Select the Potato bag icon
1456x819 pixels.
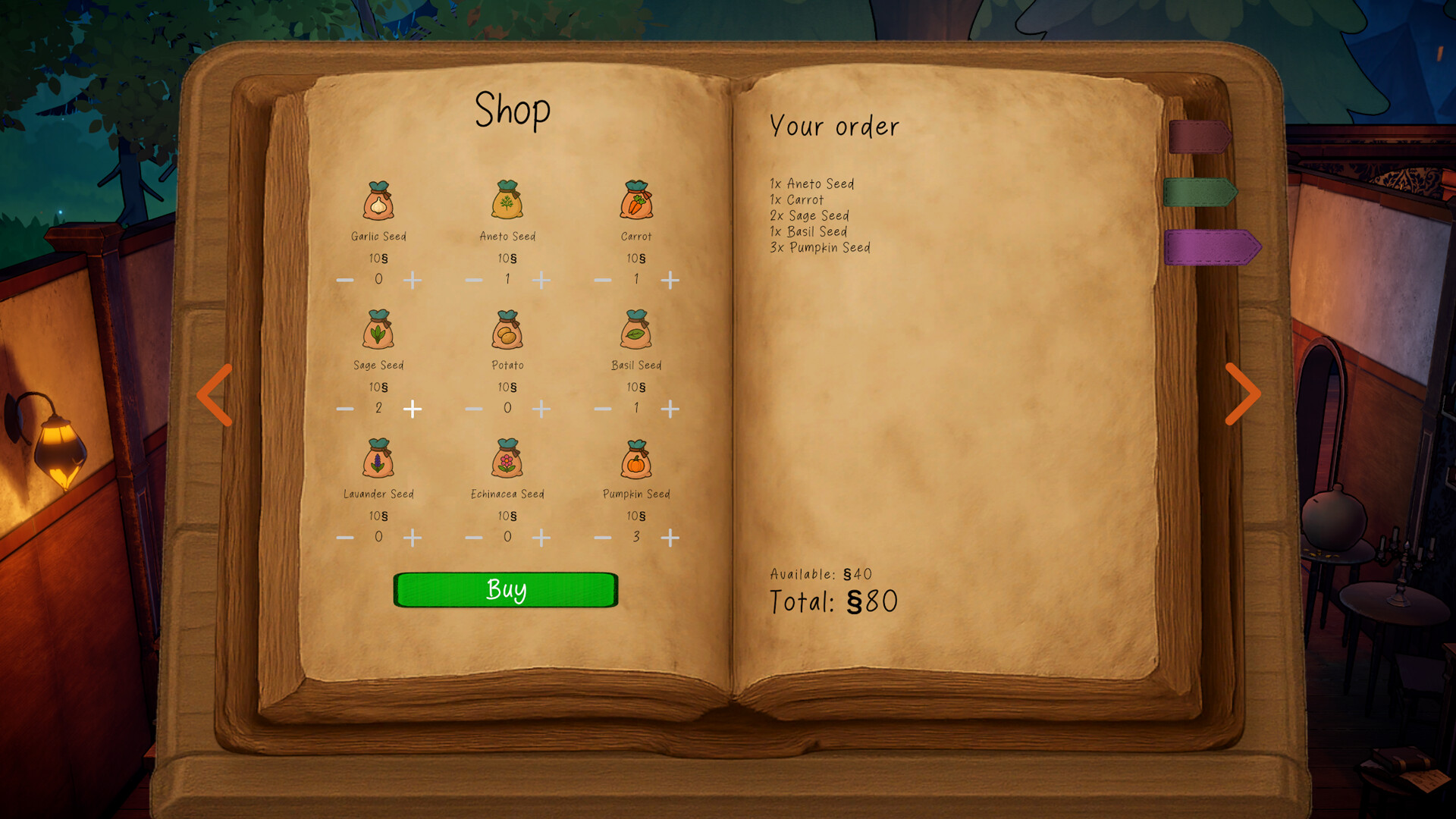507,329
